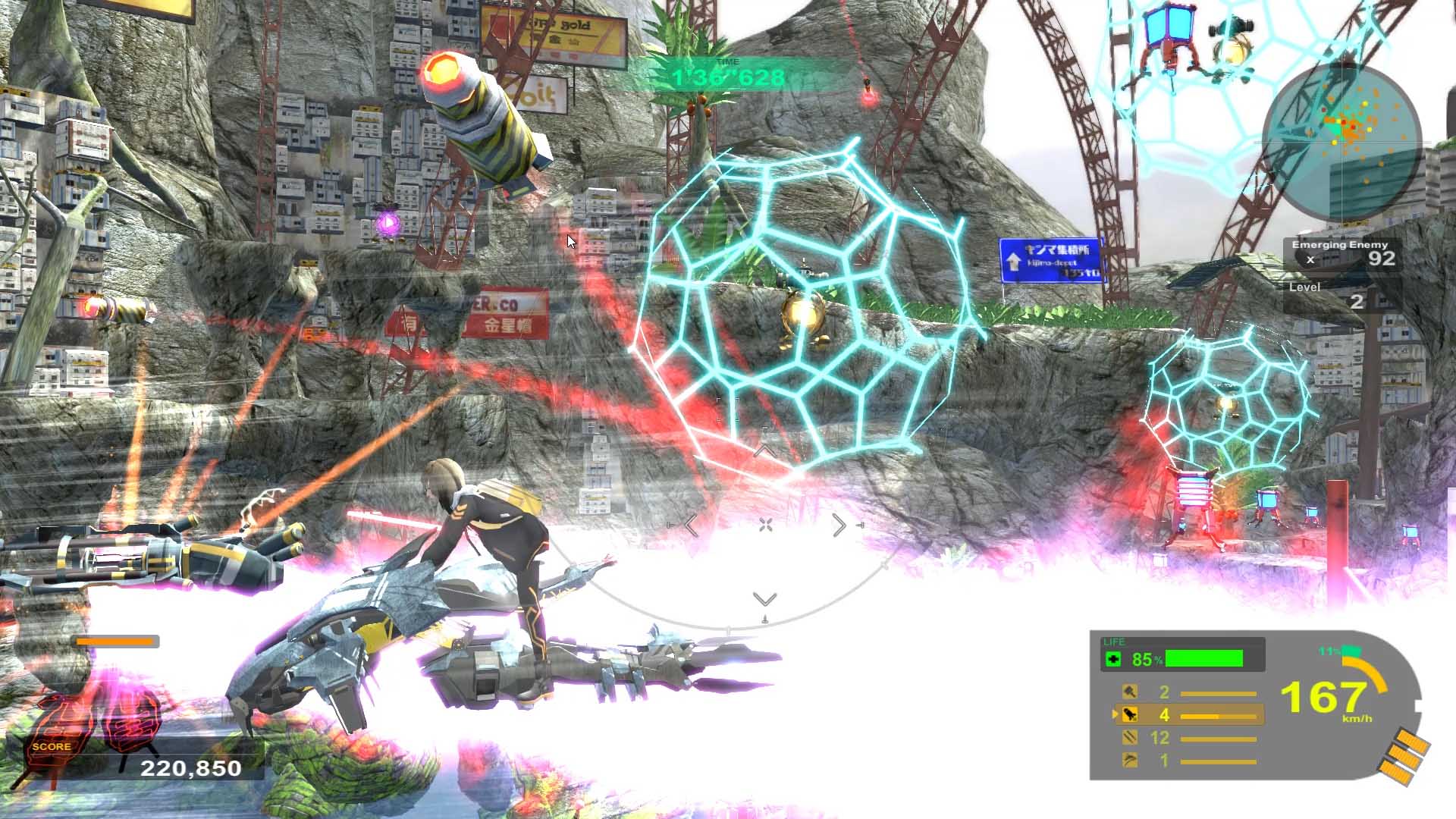Select the machine gun weapon with 12 ammo
The width and height of the screenshot is (1456, 819).
click(1130, 739)
